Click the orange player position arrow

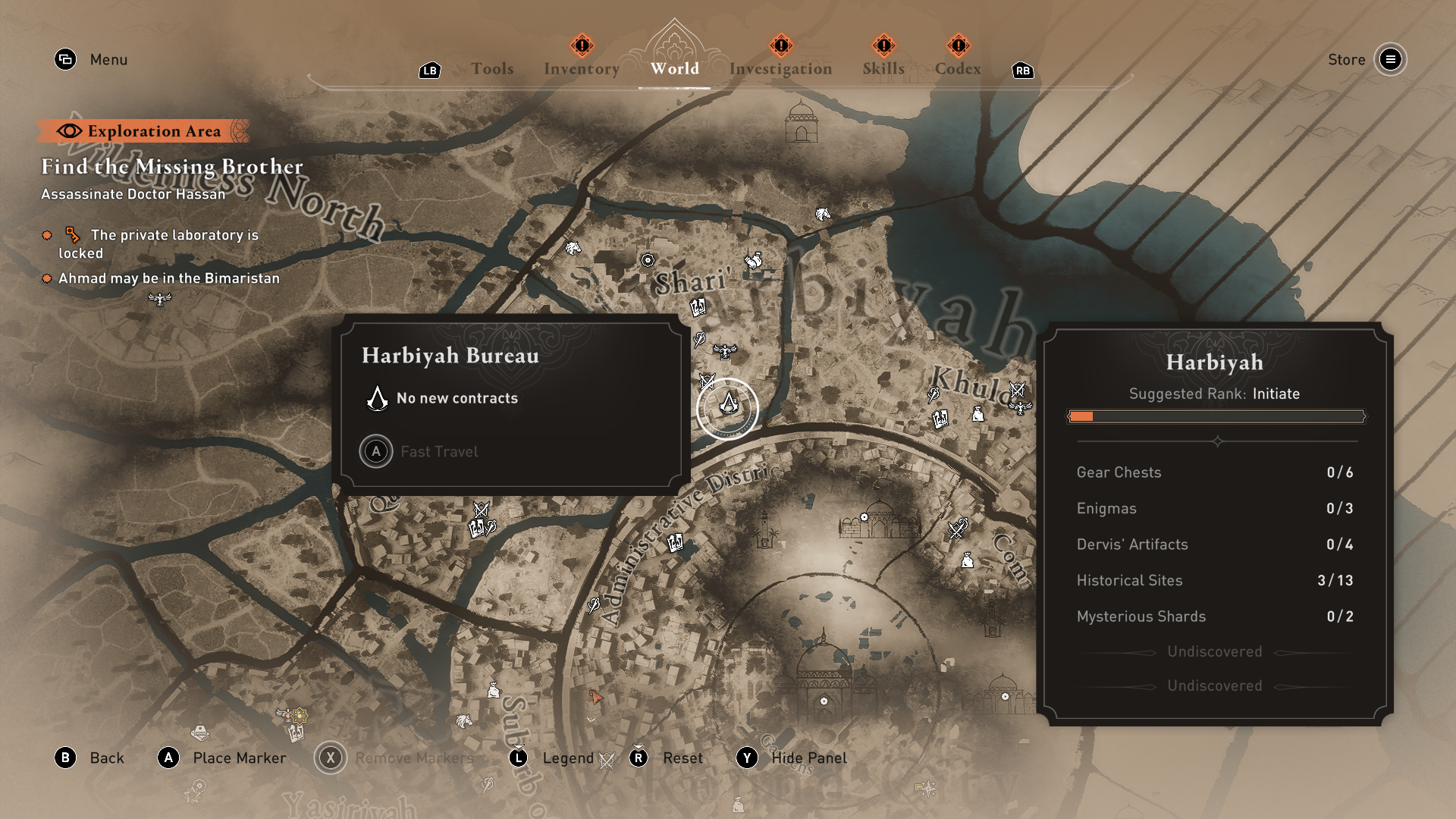tap(595, 697)
